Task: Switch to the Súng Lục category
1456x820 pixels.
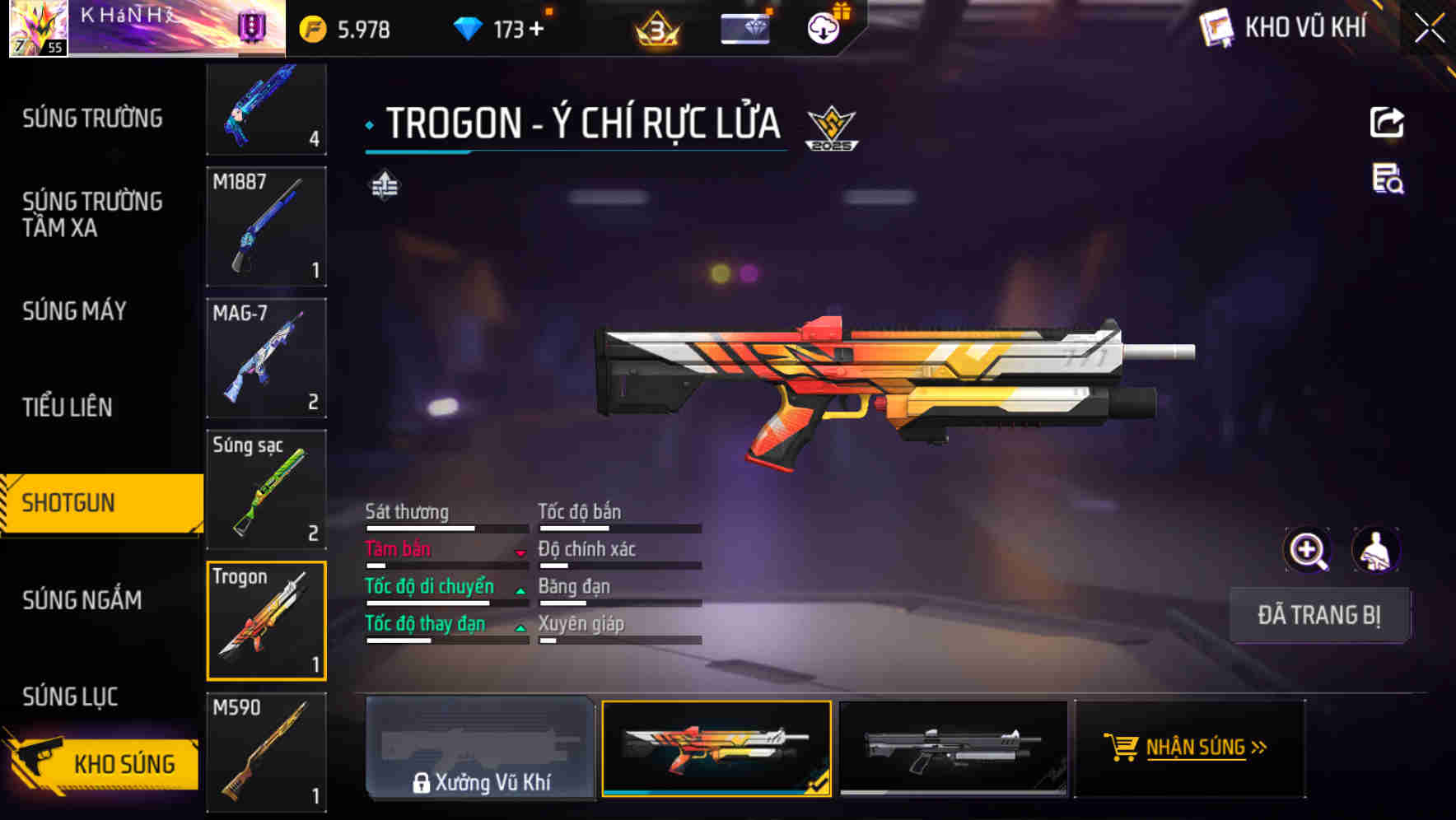Action: [70, 697]
